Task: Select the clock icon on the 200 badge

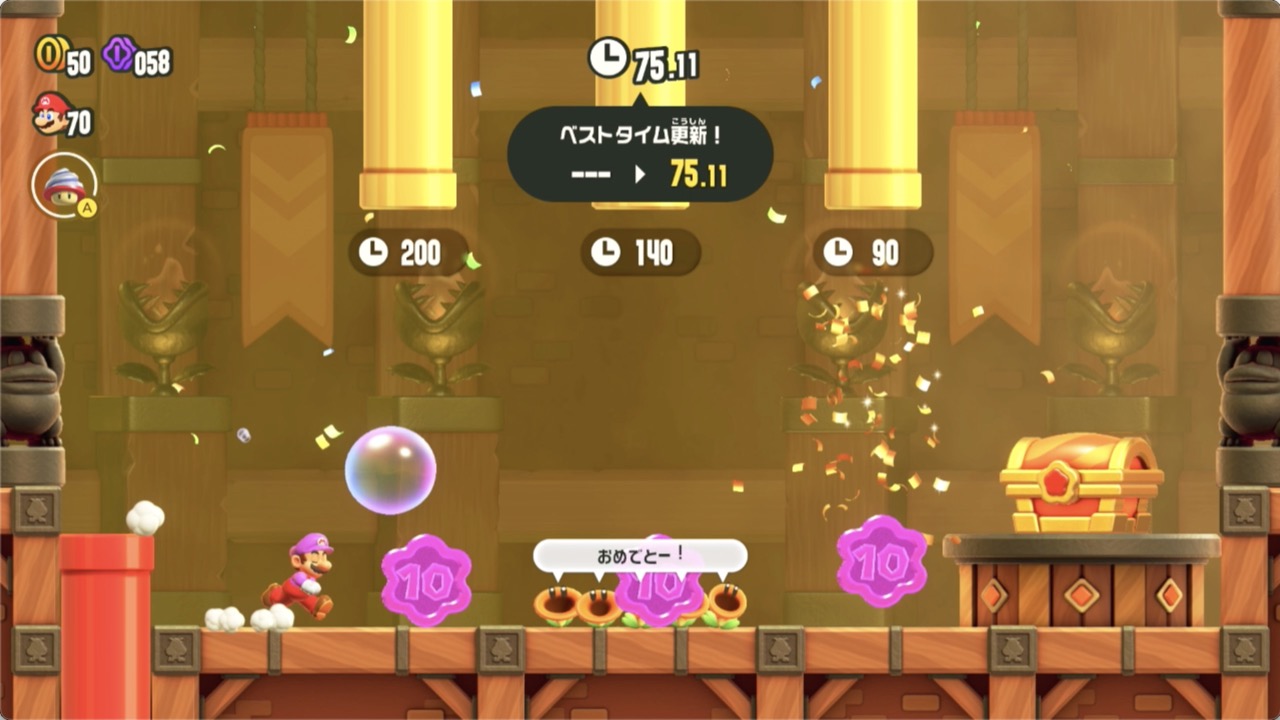Action: point(374,253)
